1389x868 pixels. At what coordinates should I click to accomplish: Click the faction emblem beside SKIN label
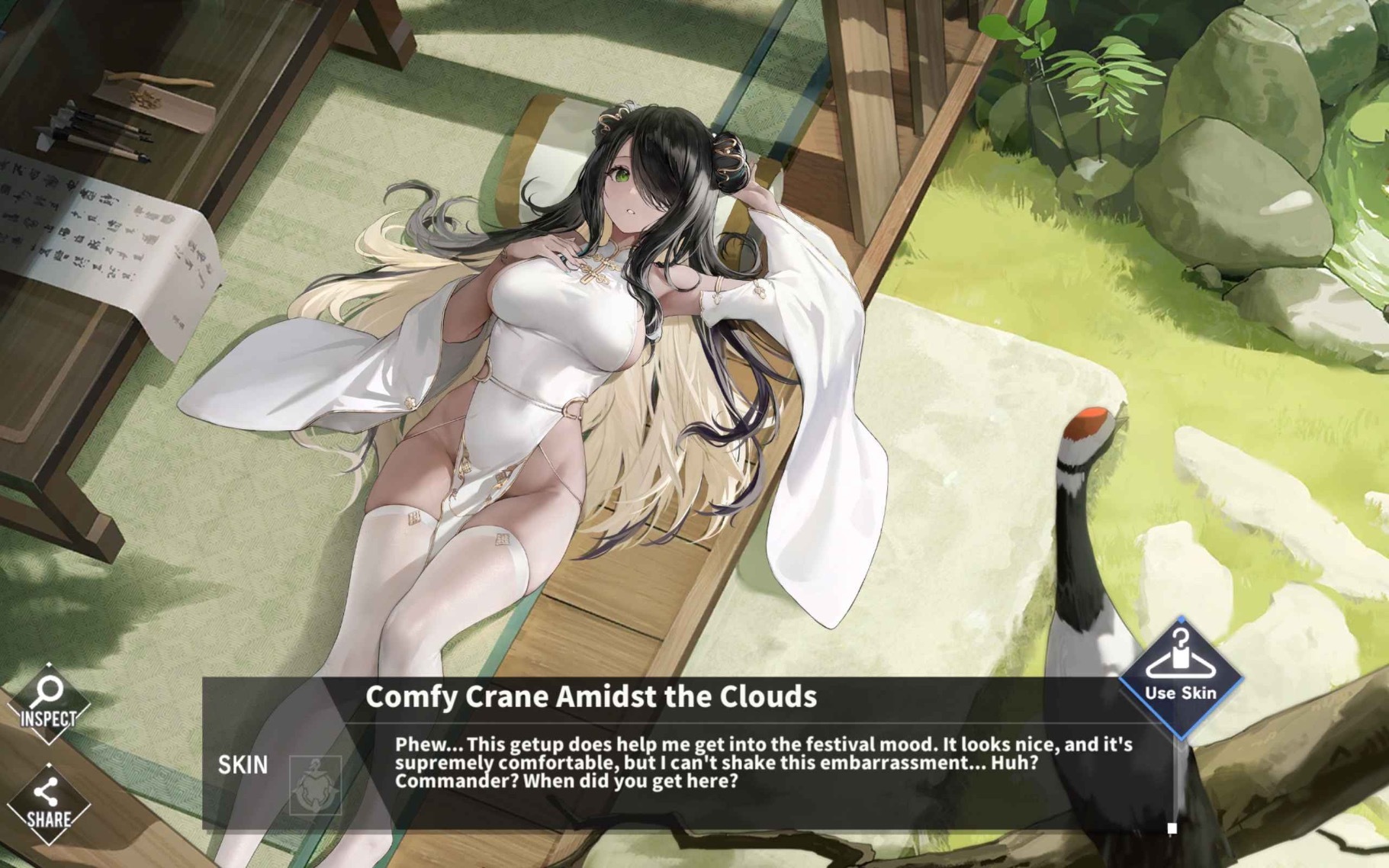tap(316, 785)
